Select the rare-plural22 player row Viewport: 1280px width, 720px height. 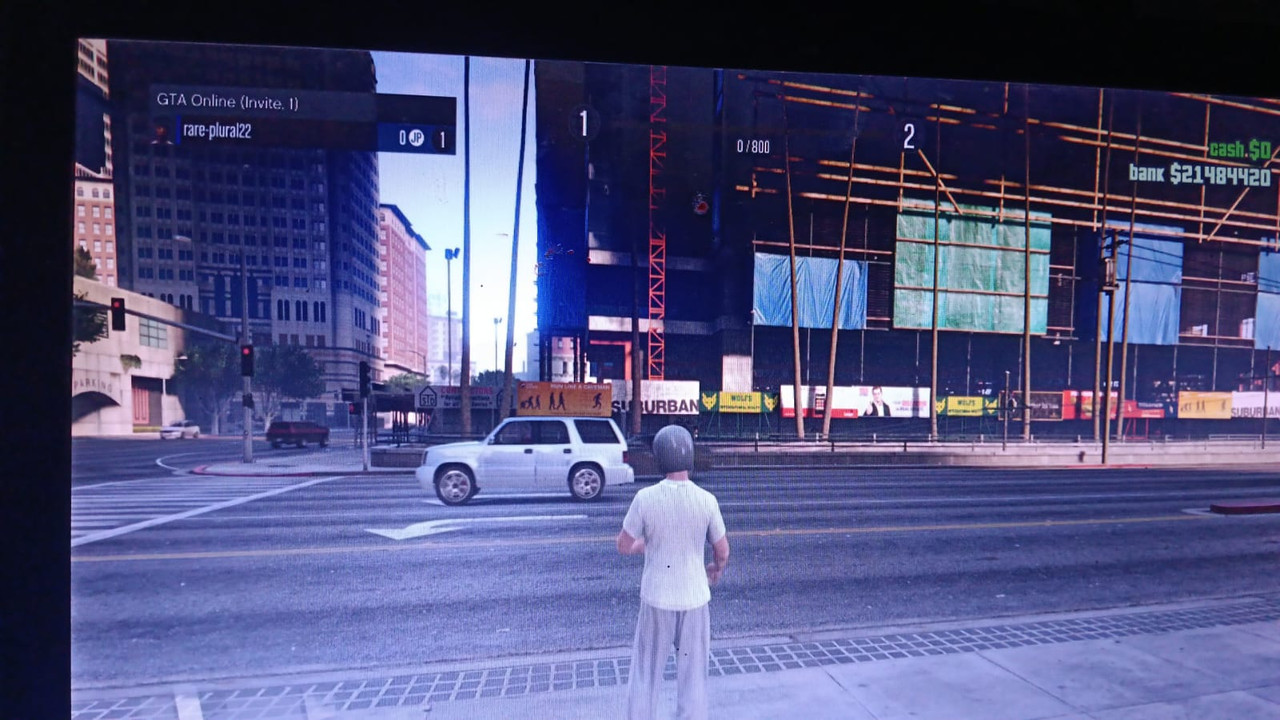click(300, 134)
